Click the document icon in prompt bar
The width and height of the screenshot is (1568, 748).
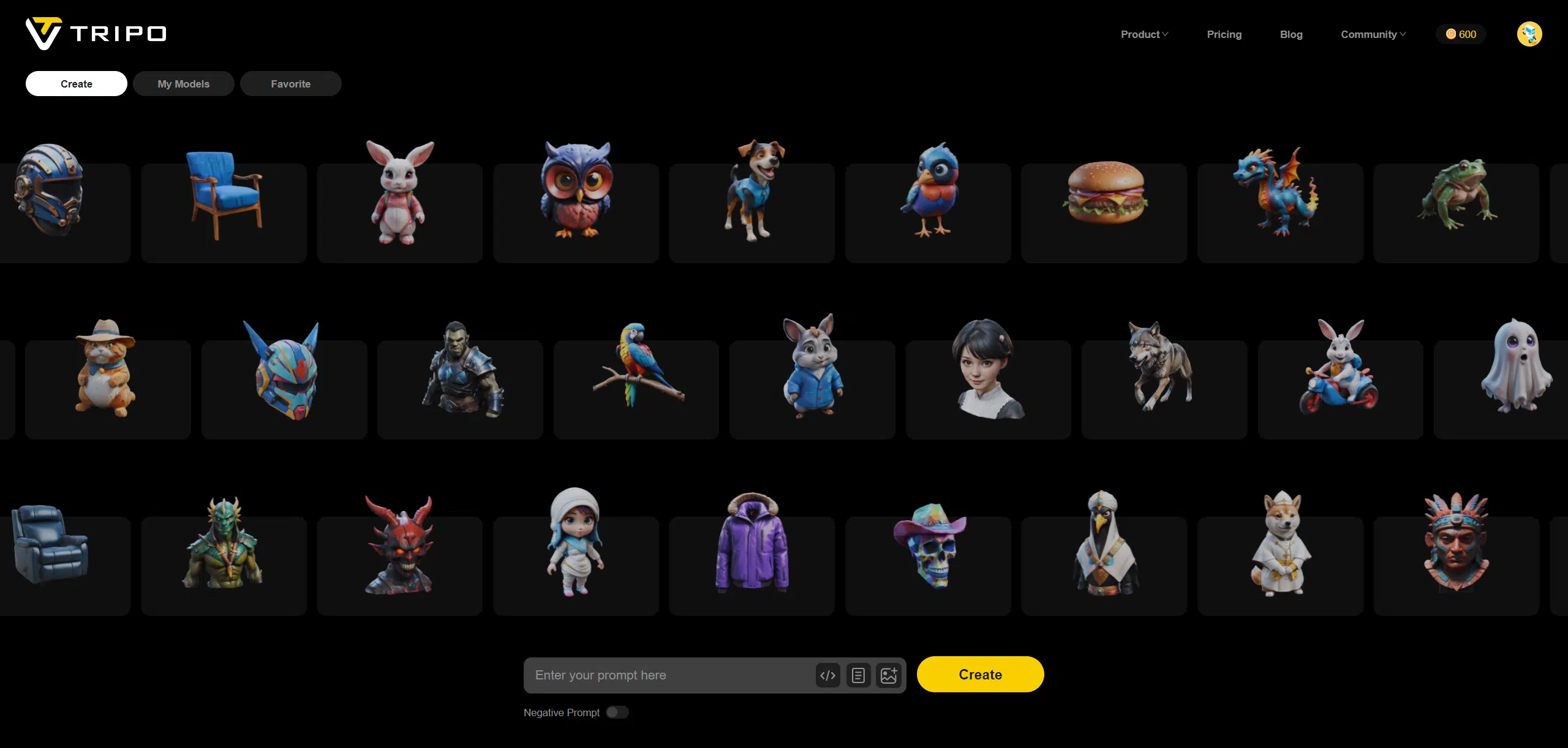pyautogui.click(x=858, y=675)
